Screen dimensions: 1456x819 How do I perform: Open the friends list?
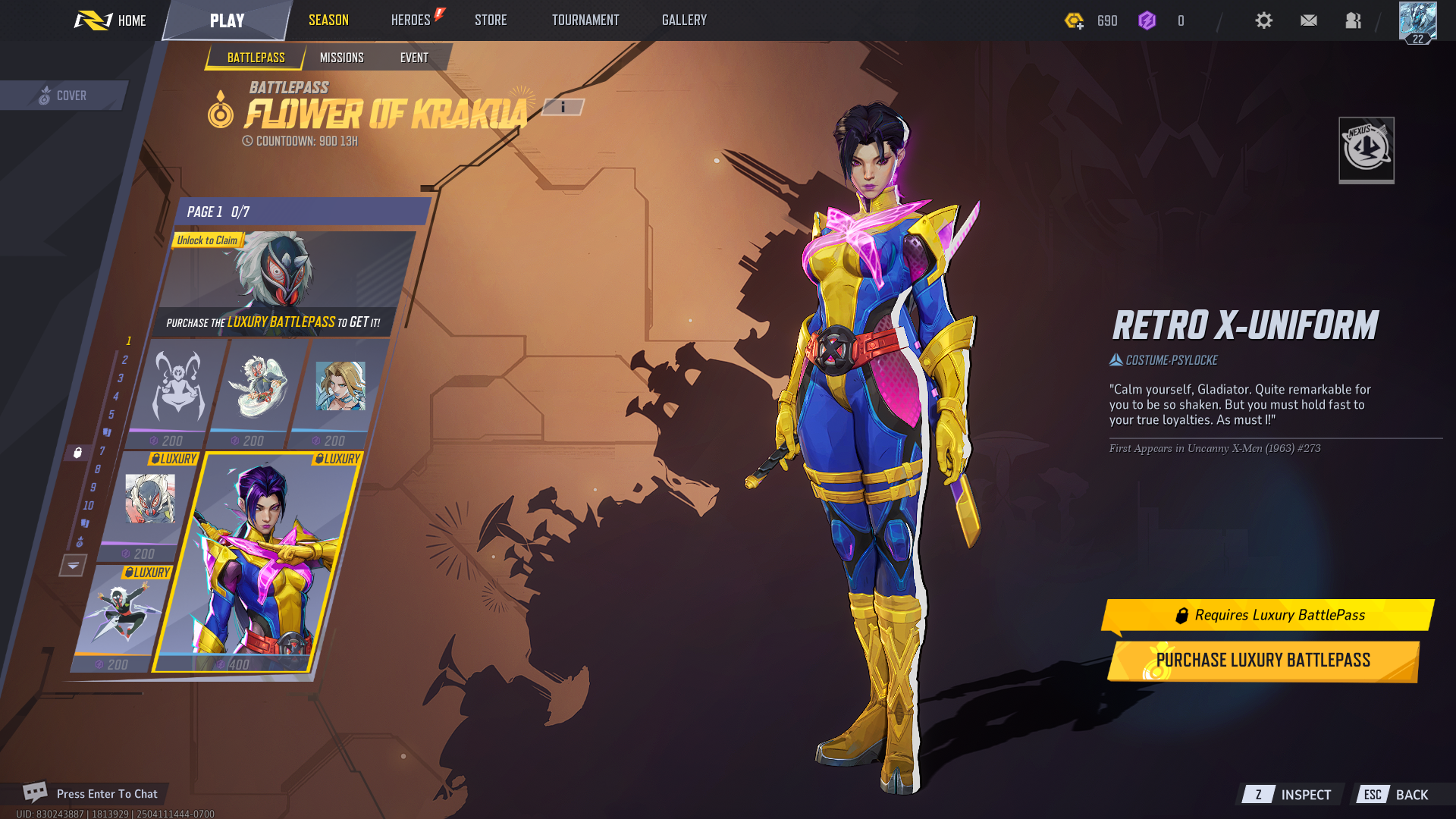(x=1353, y=20)
